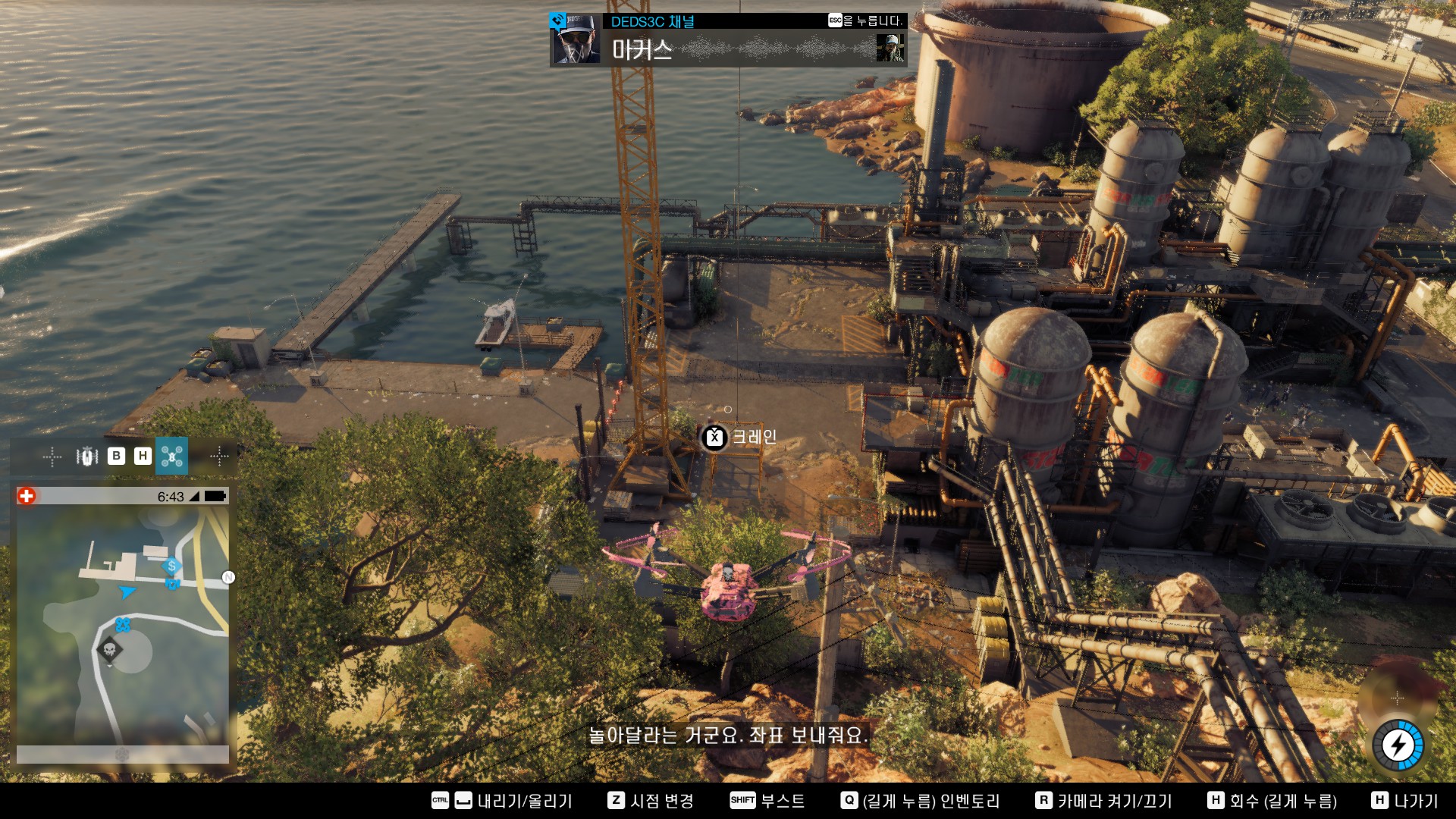1456x819 pixels.
Task: Select the crane hack marker
Action: click(714, 438)
